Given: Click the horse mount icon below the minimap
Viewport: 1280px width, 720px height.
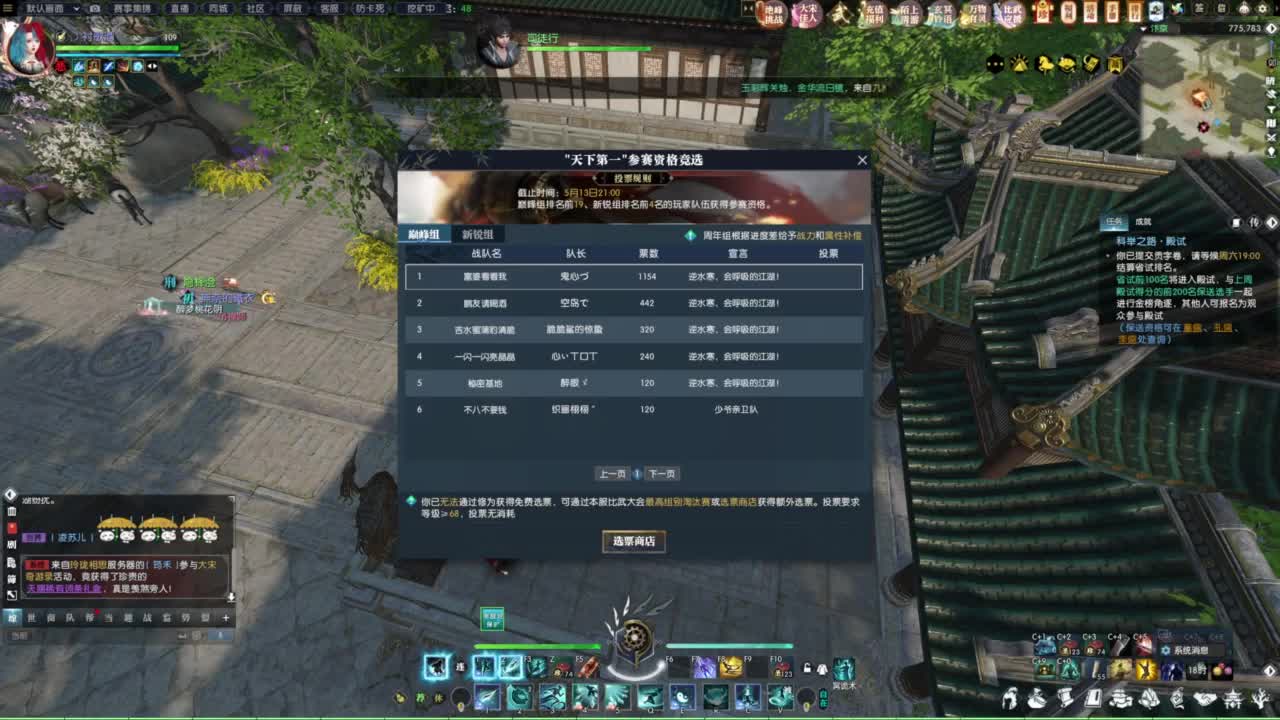Looking at the screenshot, I should point(1043,62).
